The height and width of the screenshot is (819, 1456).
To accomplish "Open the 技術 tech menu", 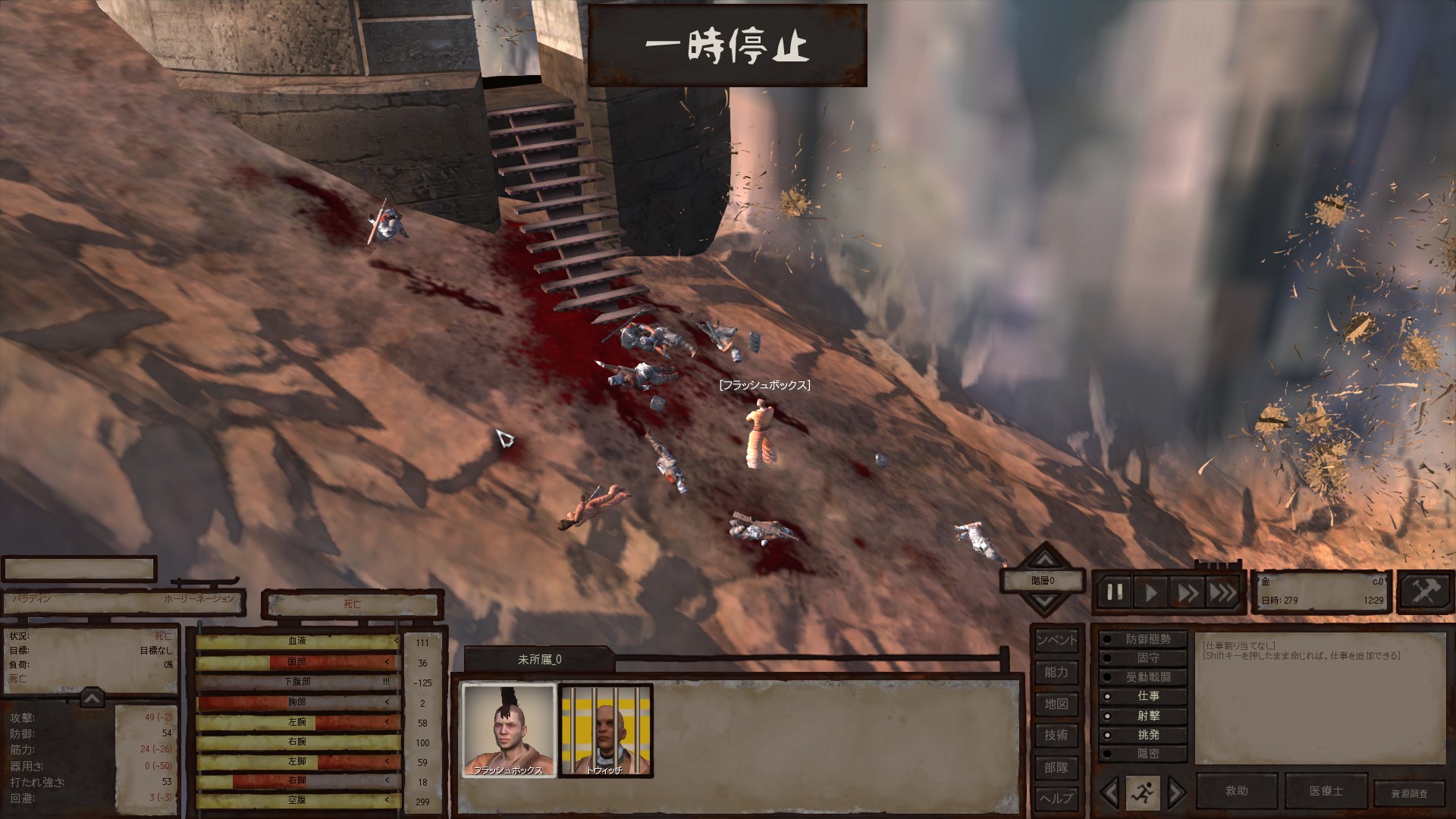I will click(1056, 735).
